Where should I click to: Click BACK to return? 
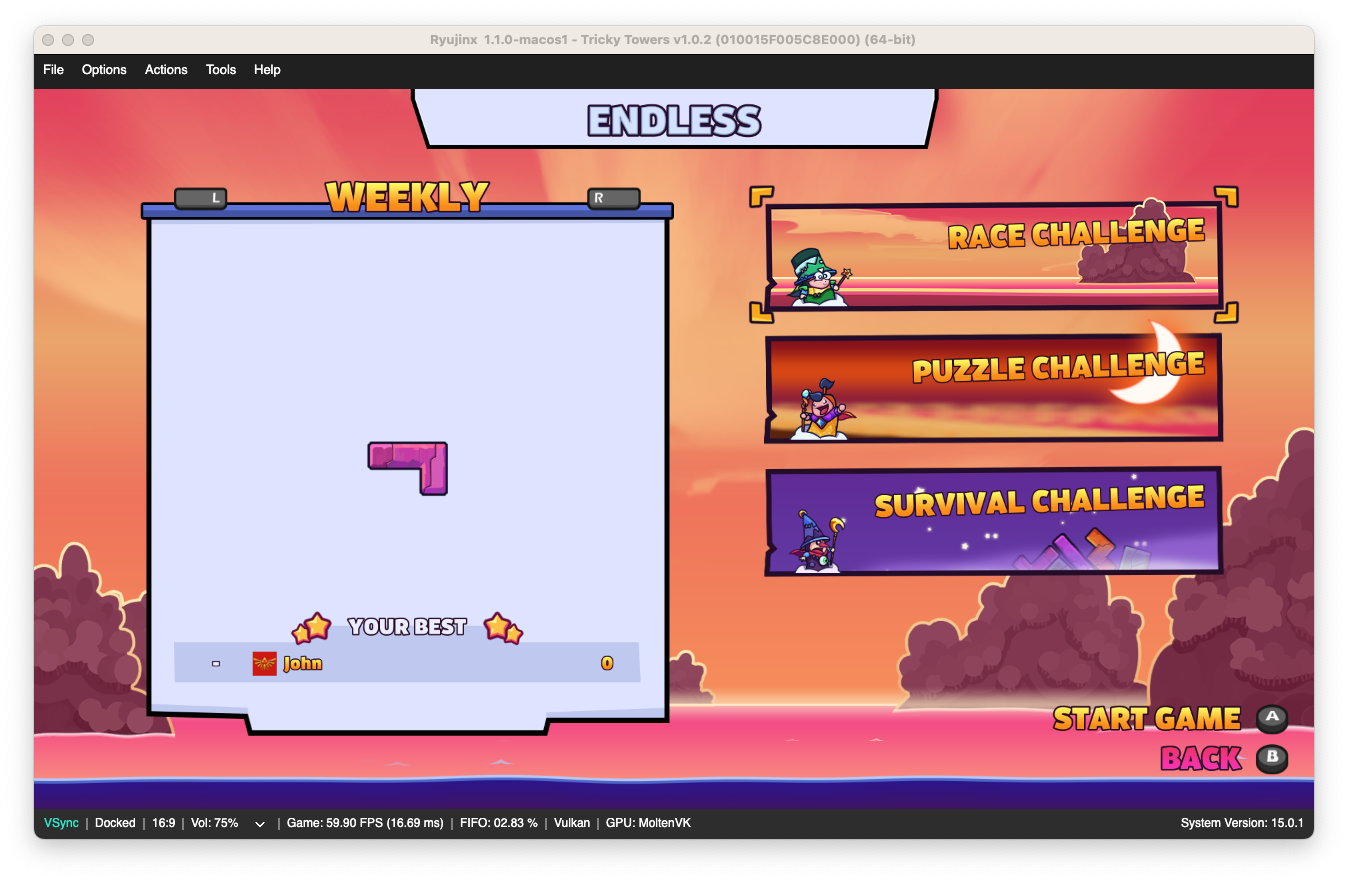(1198, 760)
